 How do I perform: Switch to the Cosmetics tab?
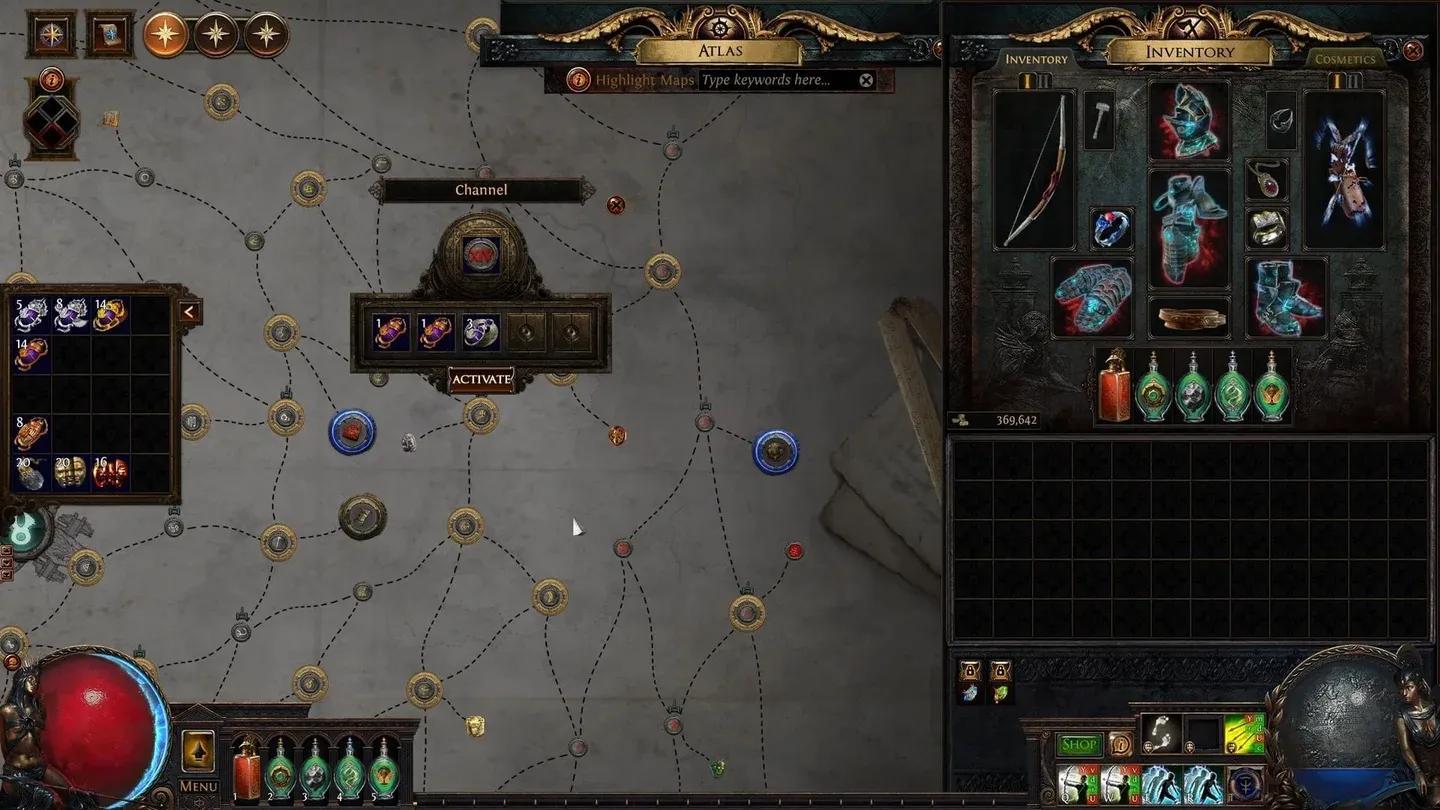(1346, 60)
